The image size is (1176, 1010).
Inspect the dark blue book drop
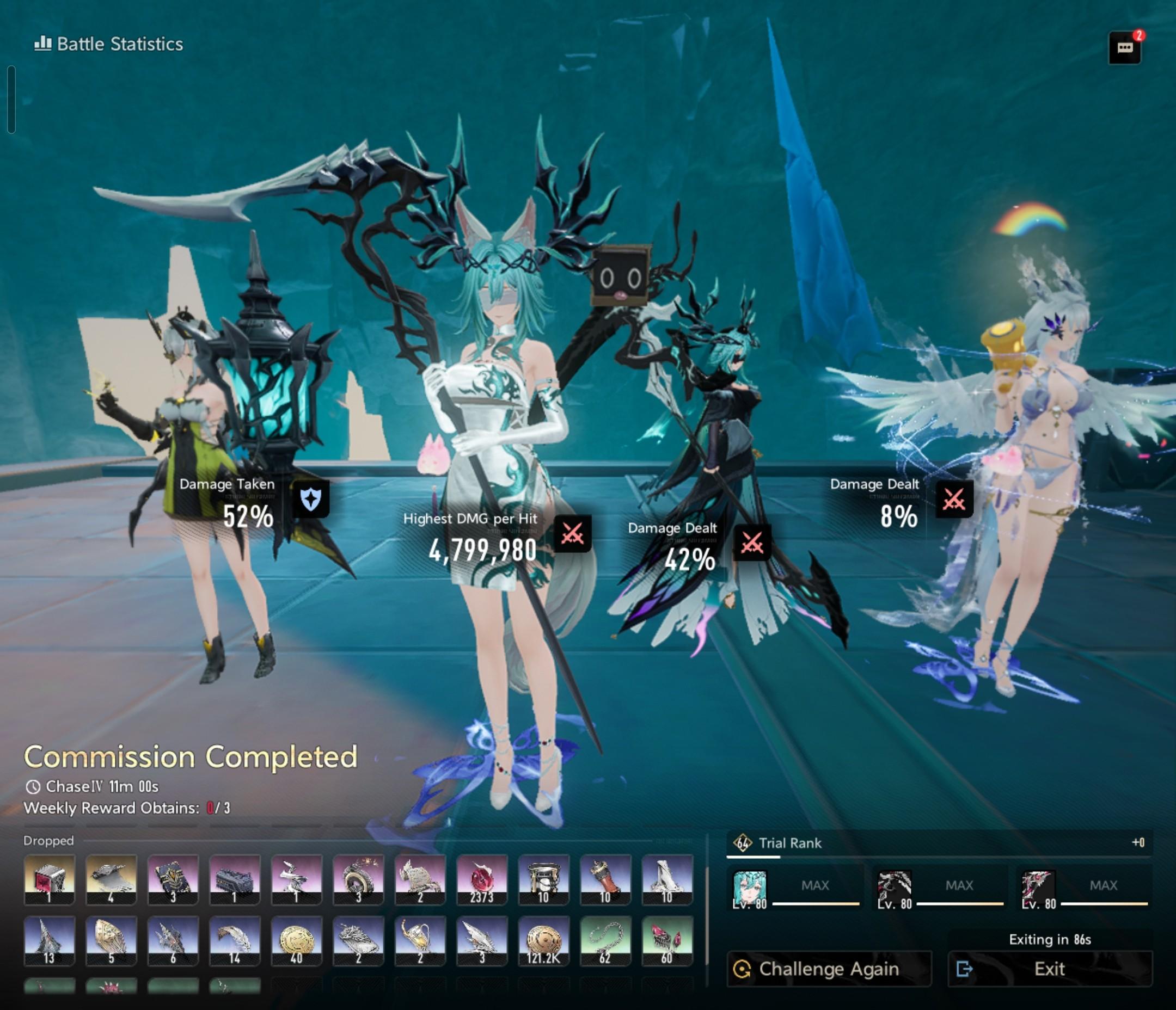click(173, 879)
